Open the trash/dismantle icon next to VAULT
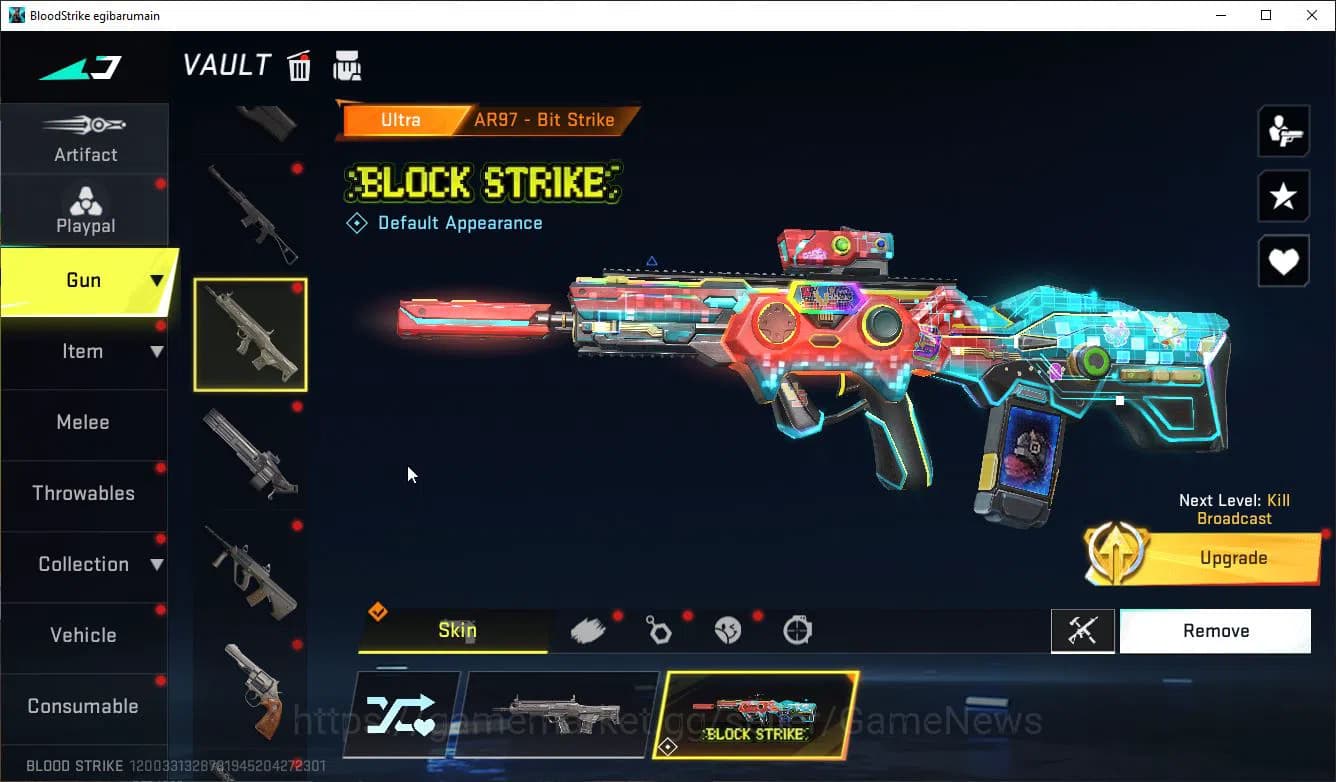This screenshot has height=782, width=1336. [299, 65]
